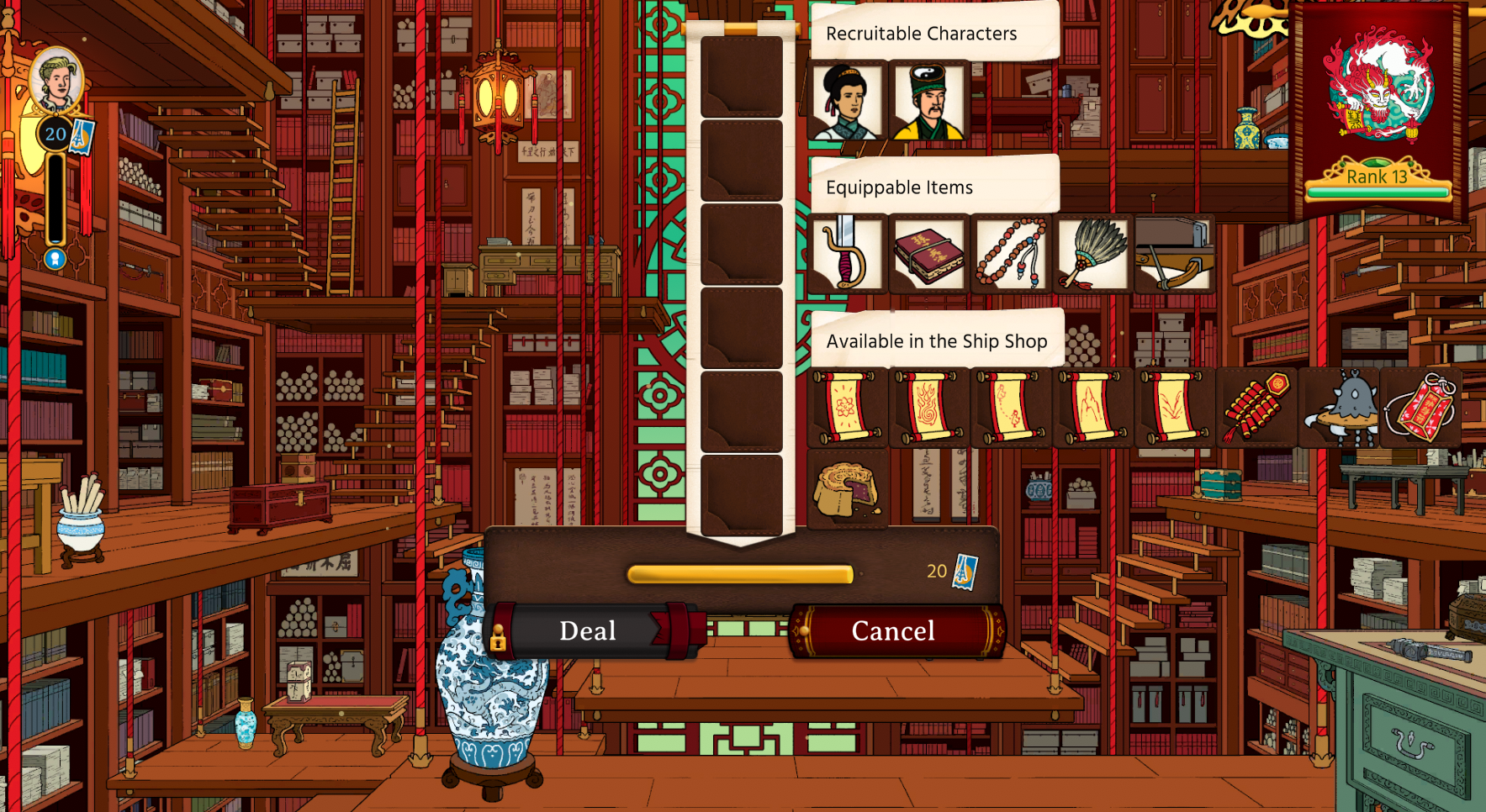Choose the prayer beads necklace item

[1011, 254]
